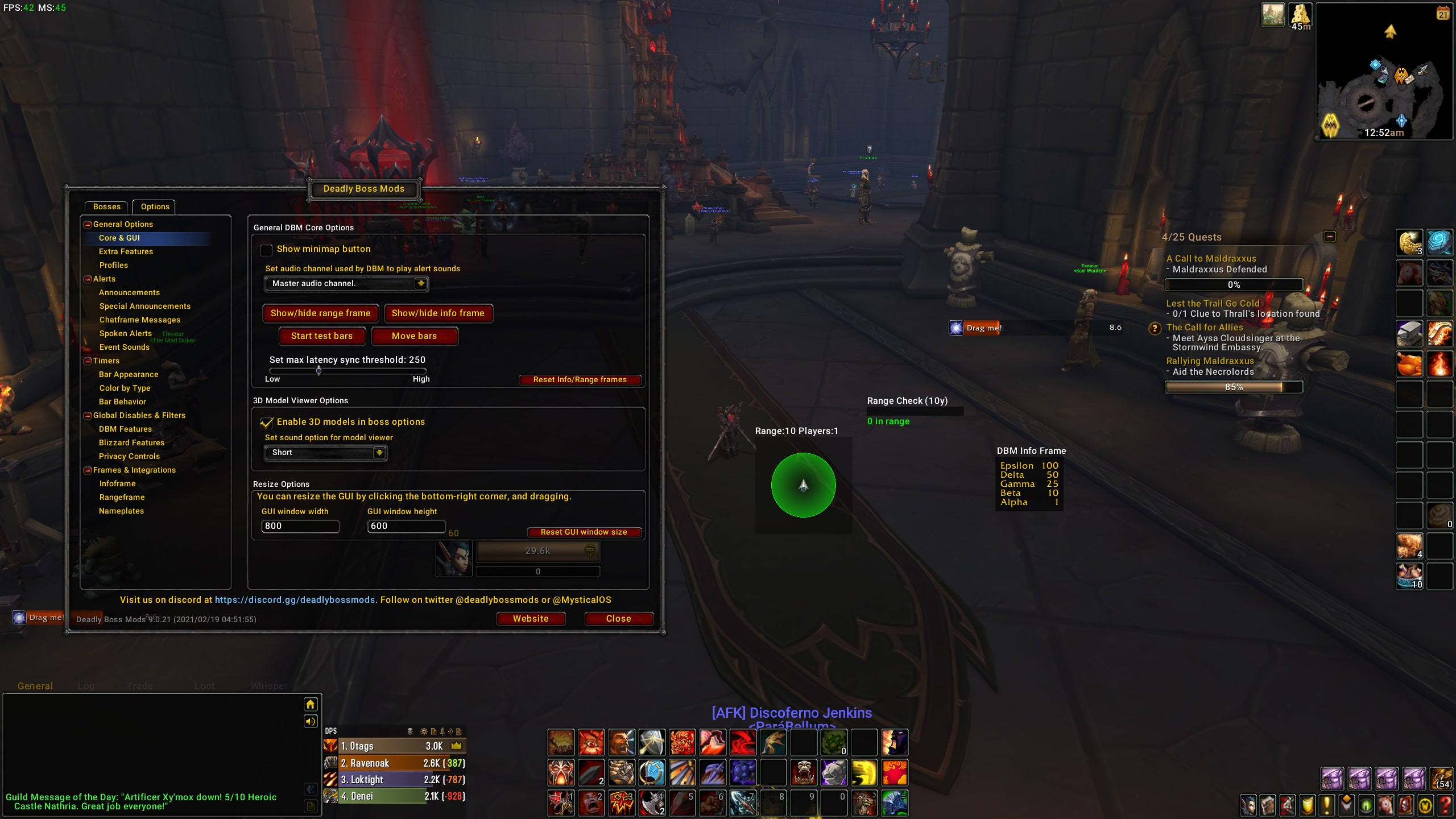This screenshot has width=1456, height=819.
Task: Switch to the Bosses tab
Action: tap(107, 206)
